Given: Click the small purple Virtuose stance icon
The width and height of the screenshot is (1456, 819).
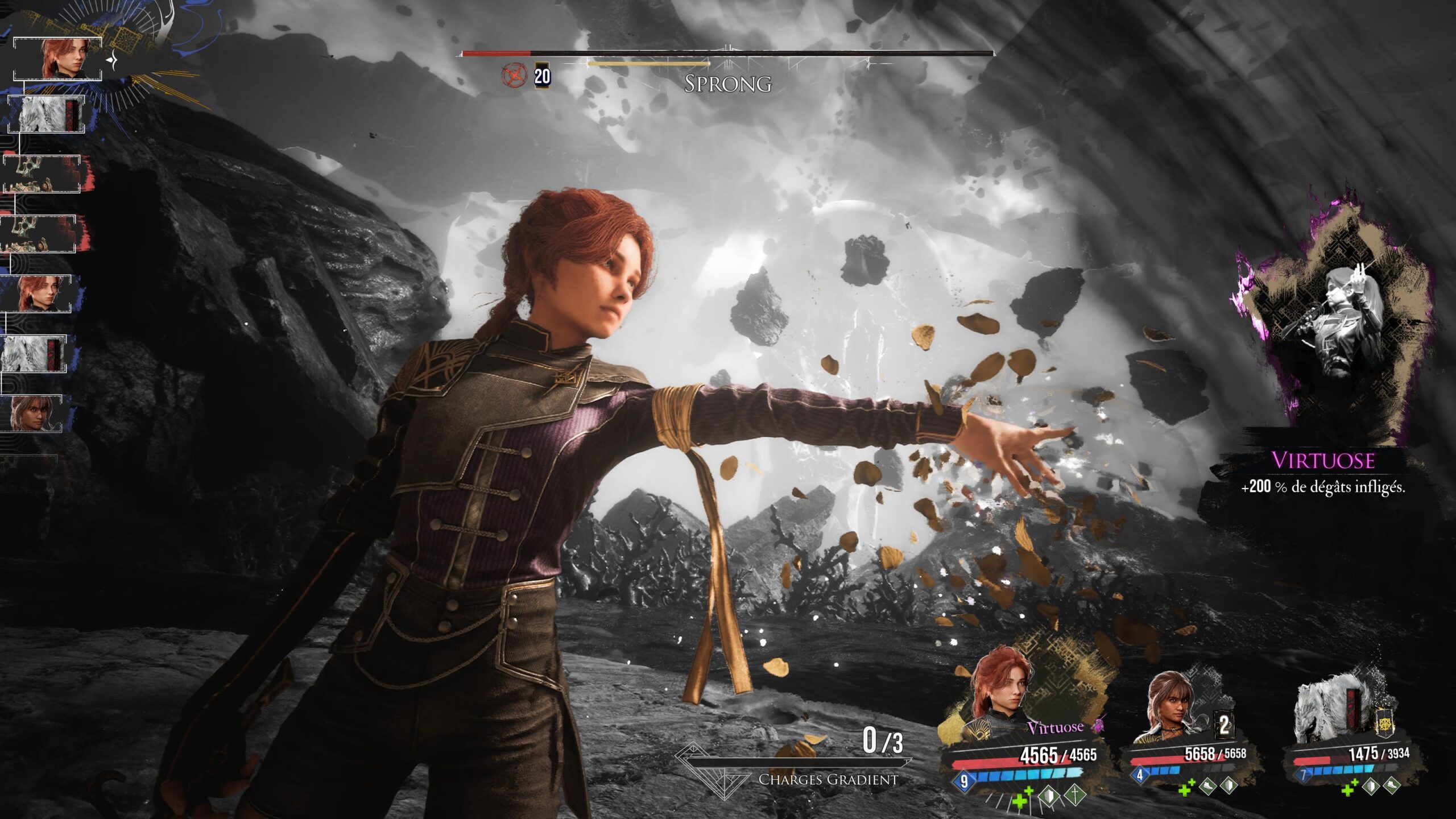Looking at the screenshot, I should 1097,725.
